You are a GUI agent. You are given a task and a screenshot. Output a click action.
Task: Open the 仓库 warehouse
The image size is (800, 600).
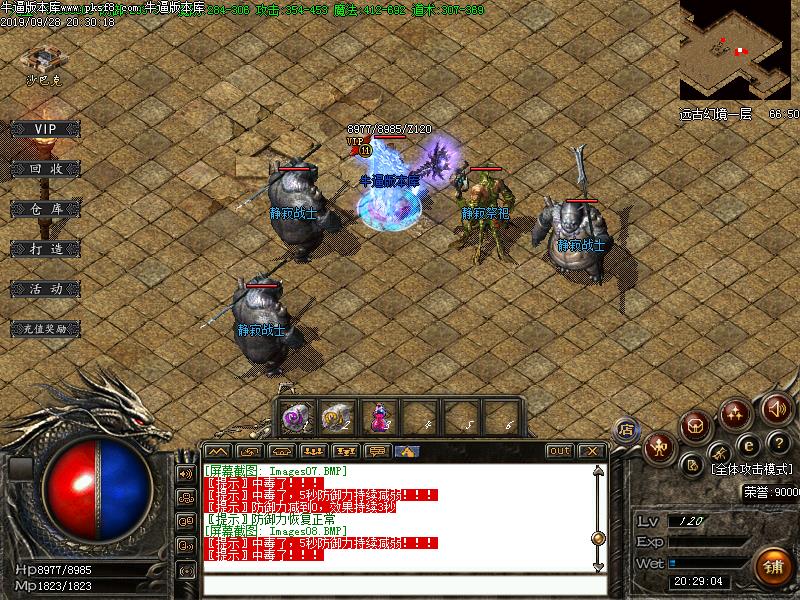point(46,209)
